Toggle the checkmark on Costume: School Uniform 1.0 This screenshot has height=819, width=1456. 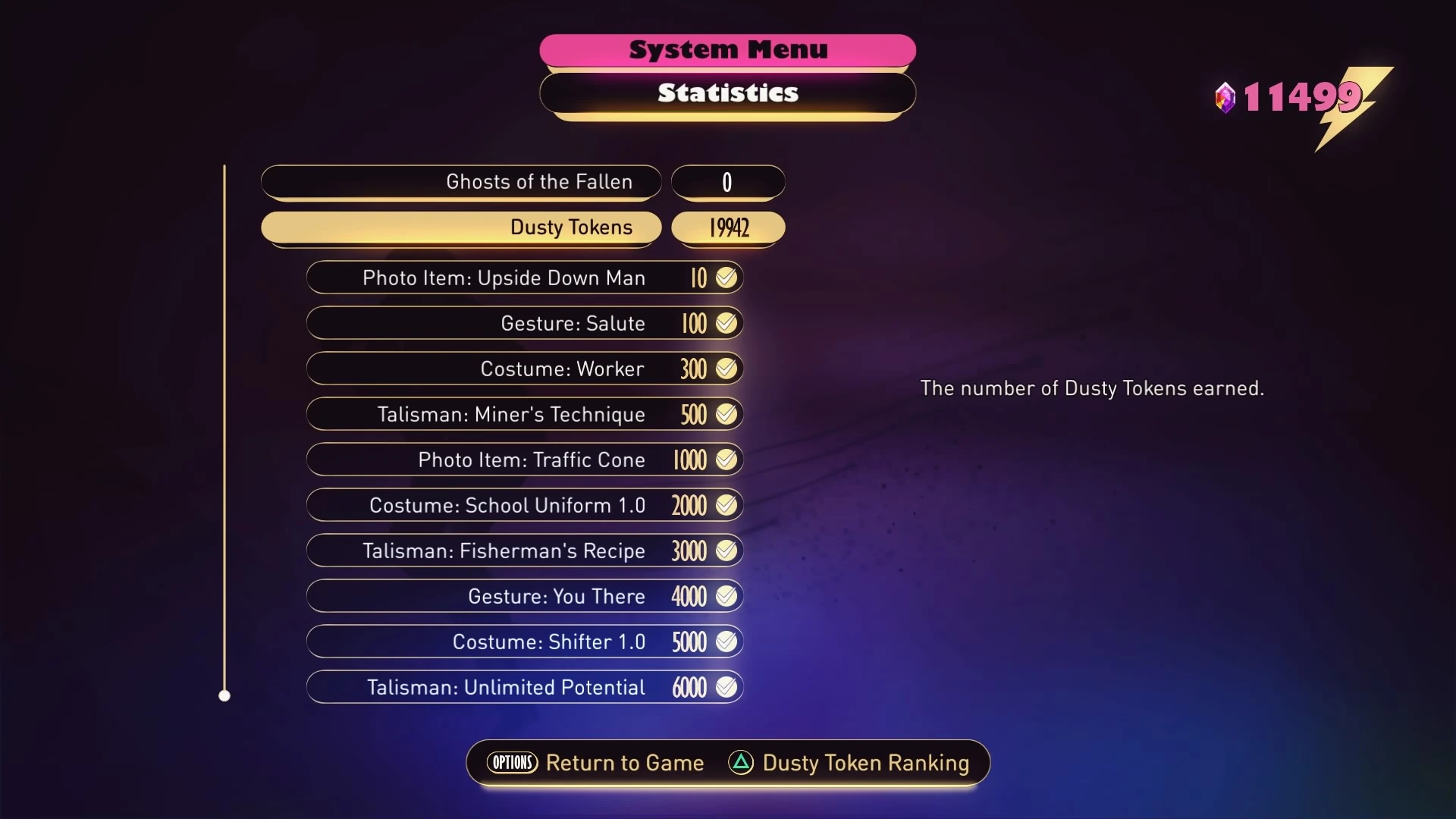[x=726, y=505]
